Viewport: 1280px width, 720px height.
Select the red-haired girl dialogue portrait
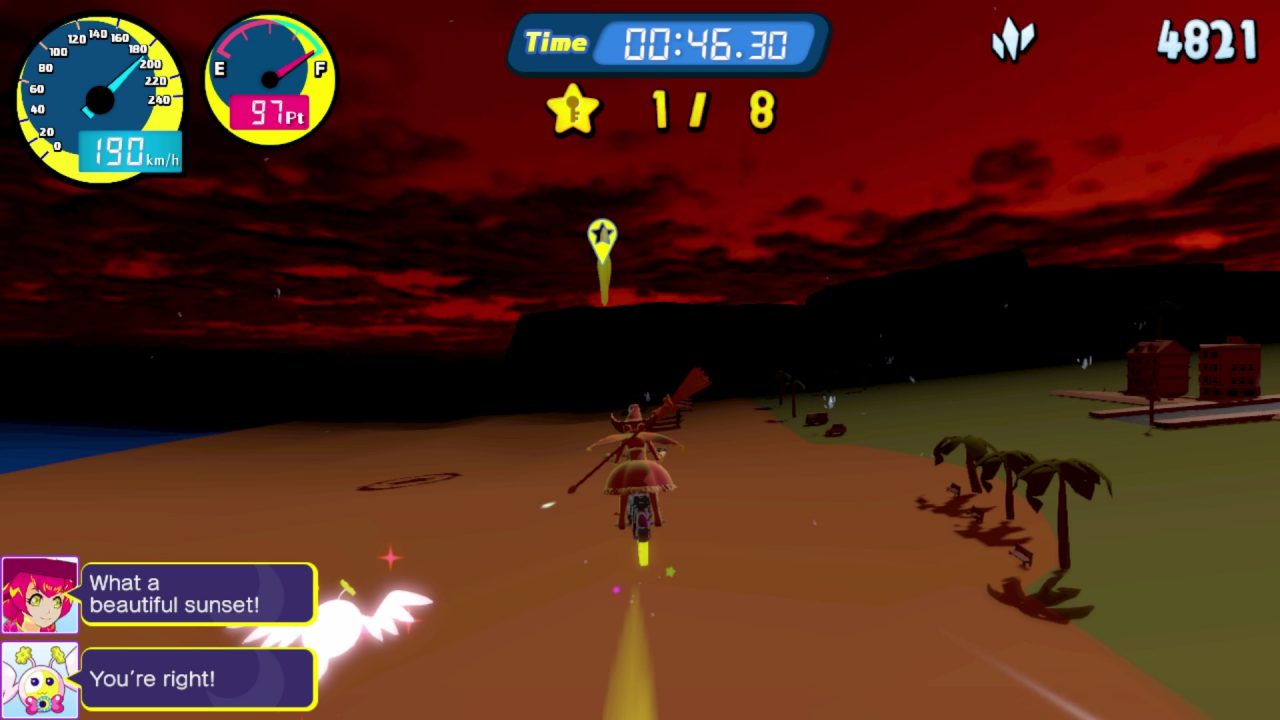click(x=40, y=595)
